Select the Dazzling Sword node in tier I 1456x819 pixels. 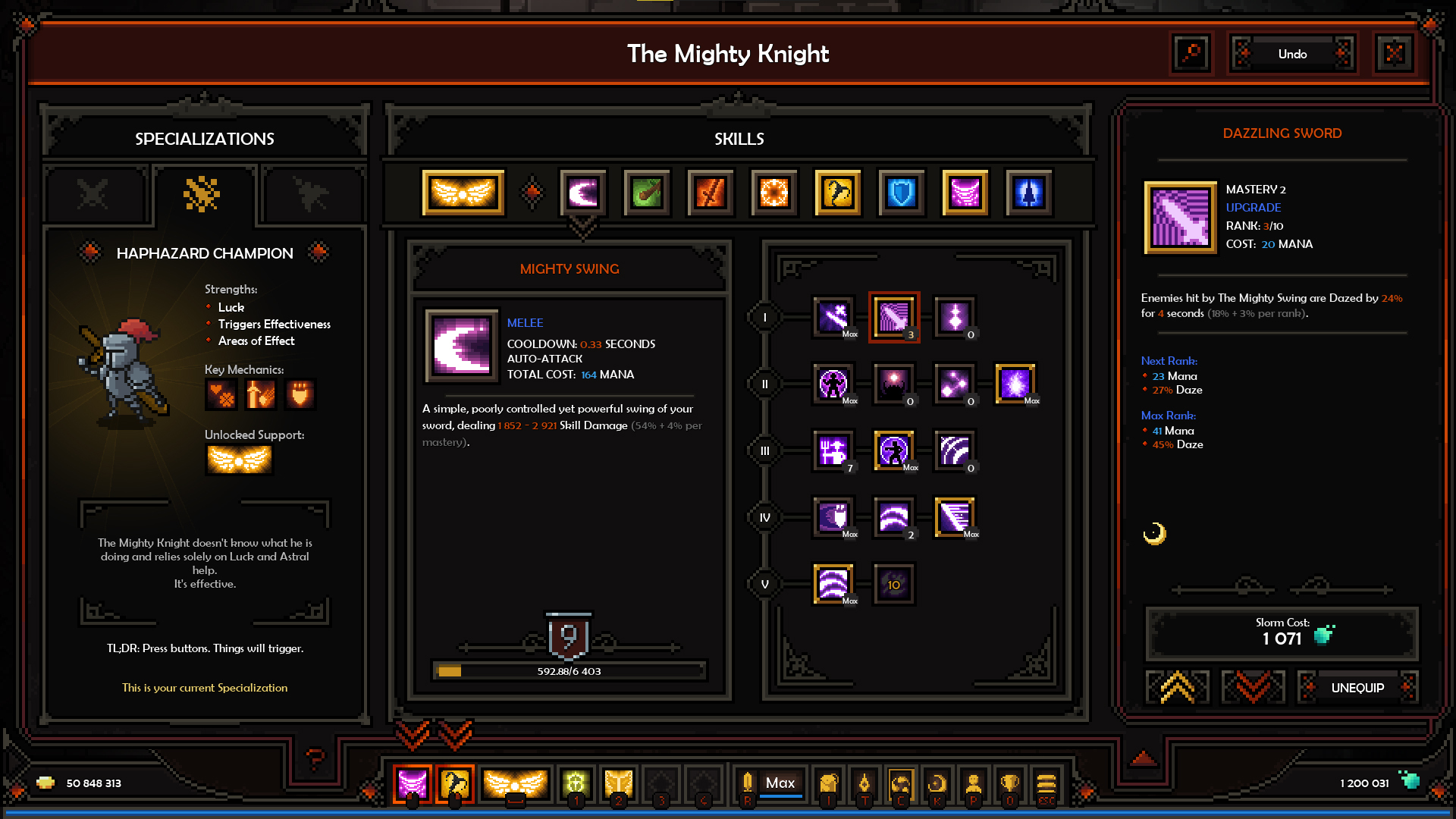pyautogui.click(x=895, y=317)
